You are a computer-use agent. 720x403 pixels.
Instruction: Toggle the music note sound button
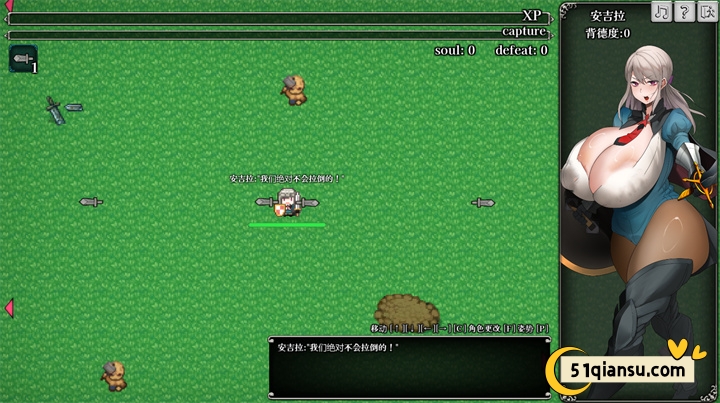point(662,11)
